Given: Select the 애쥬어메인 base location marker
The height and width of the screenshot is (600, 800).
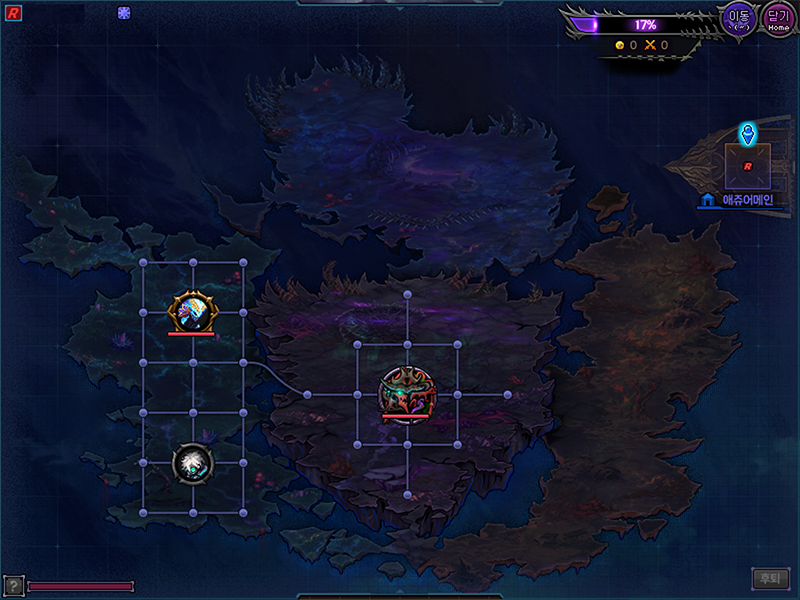Looking at the screenshot, I should [x=747, y=165].
